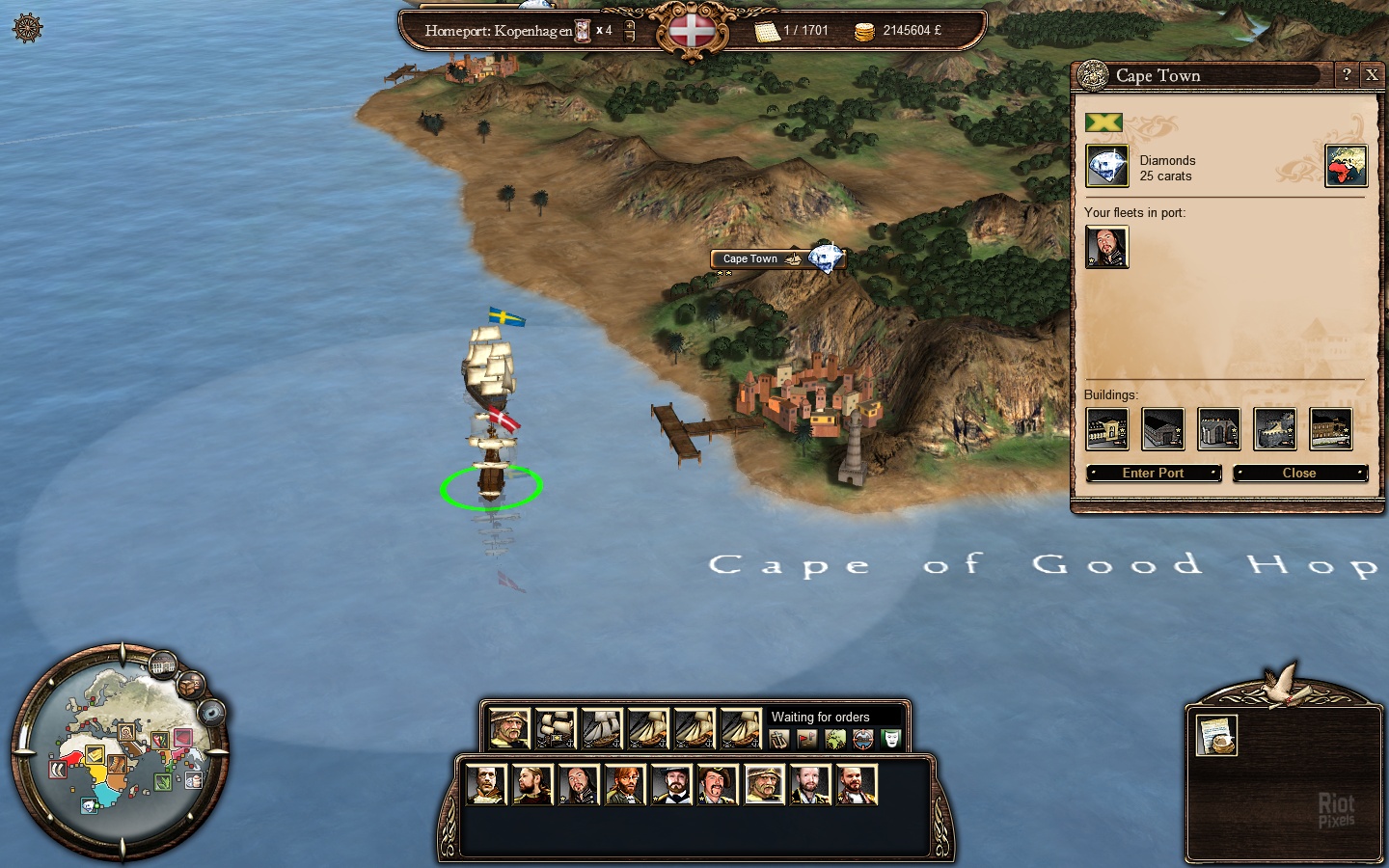Click the diamond marker on the minimap
Image resolution: width=1389 pixels, height=868 pixels.
pyautogui.click(x=89, y=805)
